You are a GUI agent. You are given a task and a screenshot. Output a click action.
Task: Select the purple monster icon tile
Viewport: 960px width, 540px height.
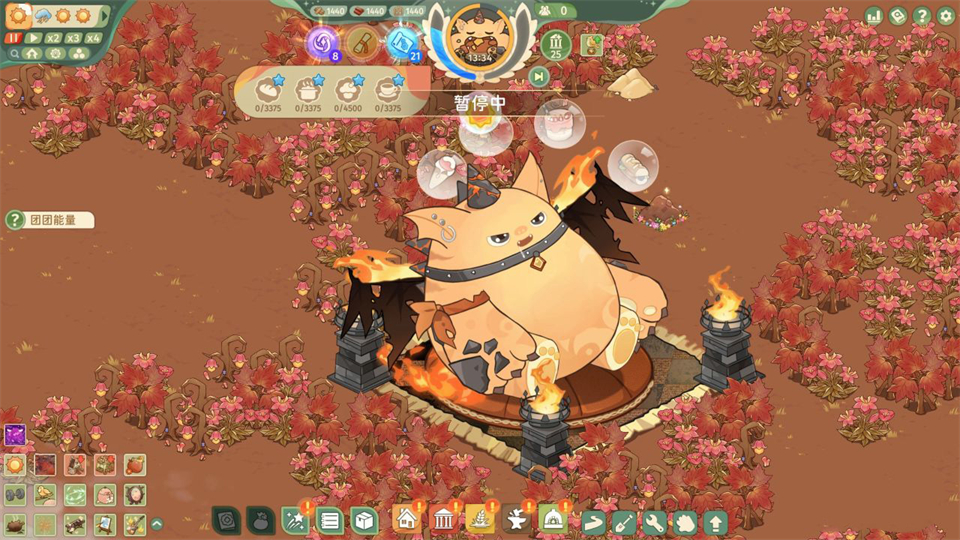click(15, 435)
